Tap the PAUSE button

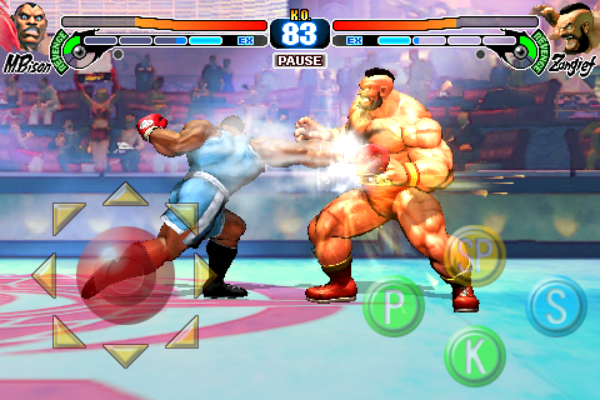point(299,60)
